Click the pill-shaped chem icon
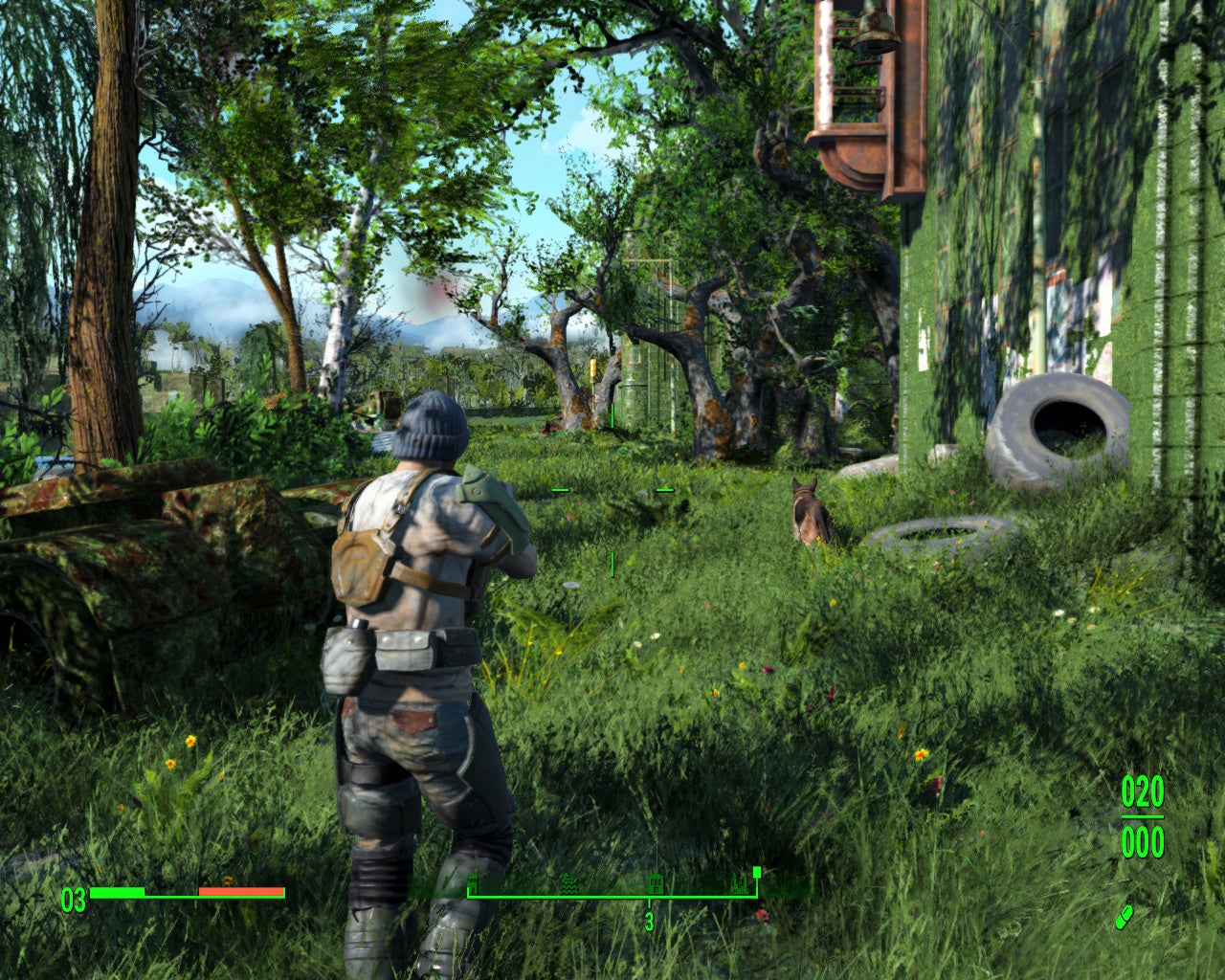This screenshot has width=1225, height=980. tap(1124, 916)
